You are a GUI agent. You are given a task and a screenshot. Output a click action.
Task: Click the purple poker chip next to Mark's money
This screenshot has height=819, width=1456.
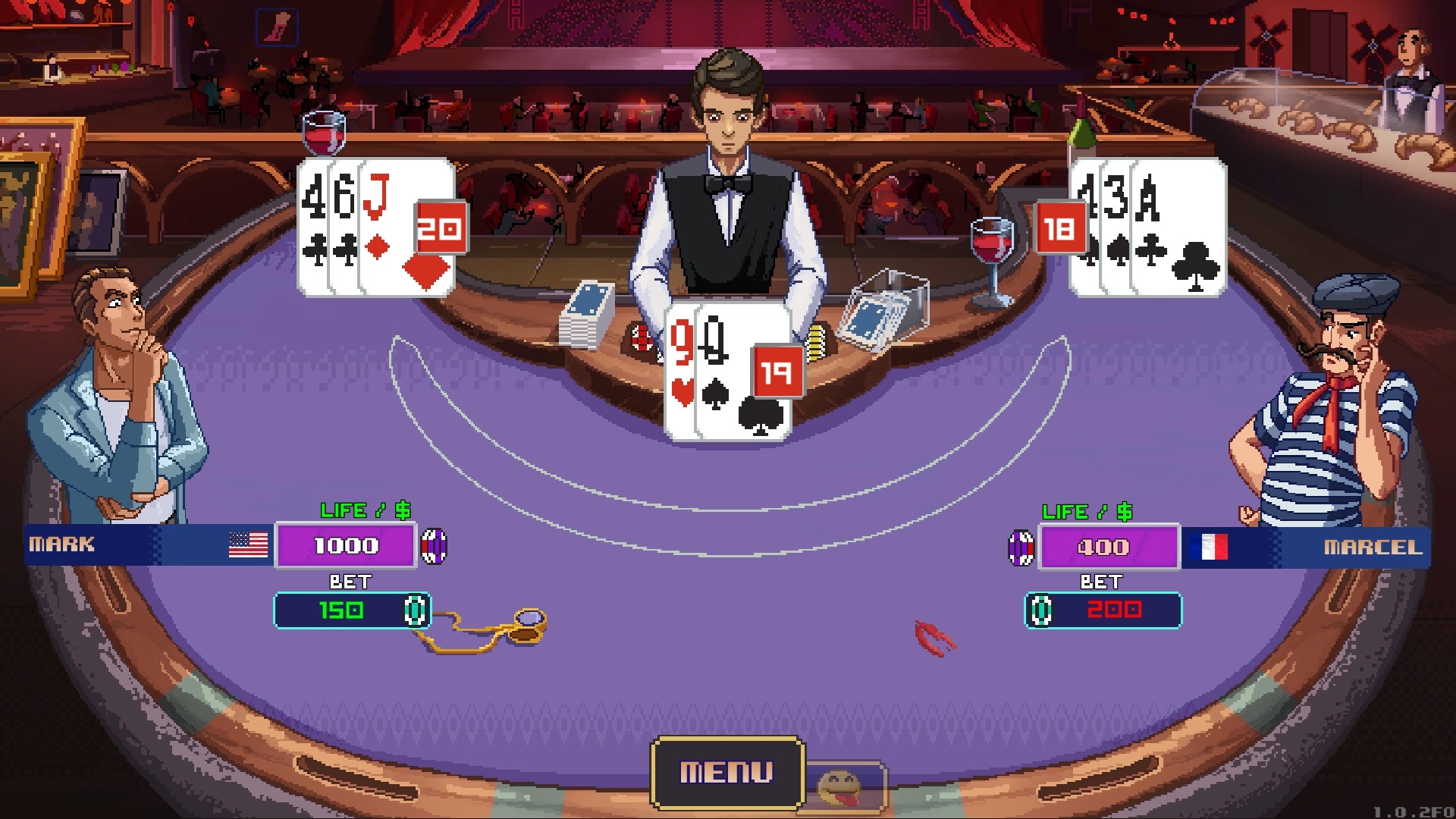(435, 544)
